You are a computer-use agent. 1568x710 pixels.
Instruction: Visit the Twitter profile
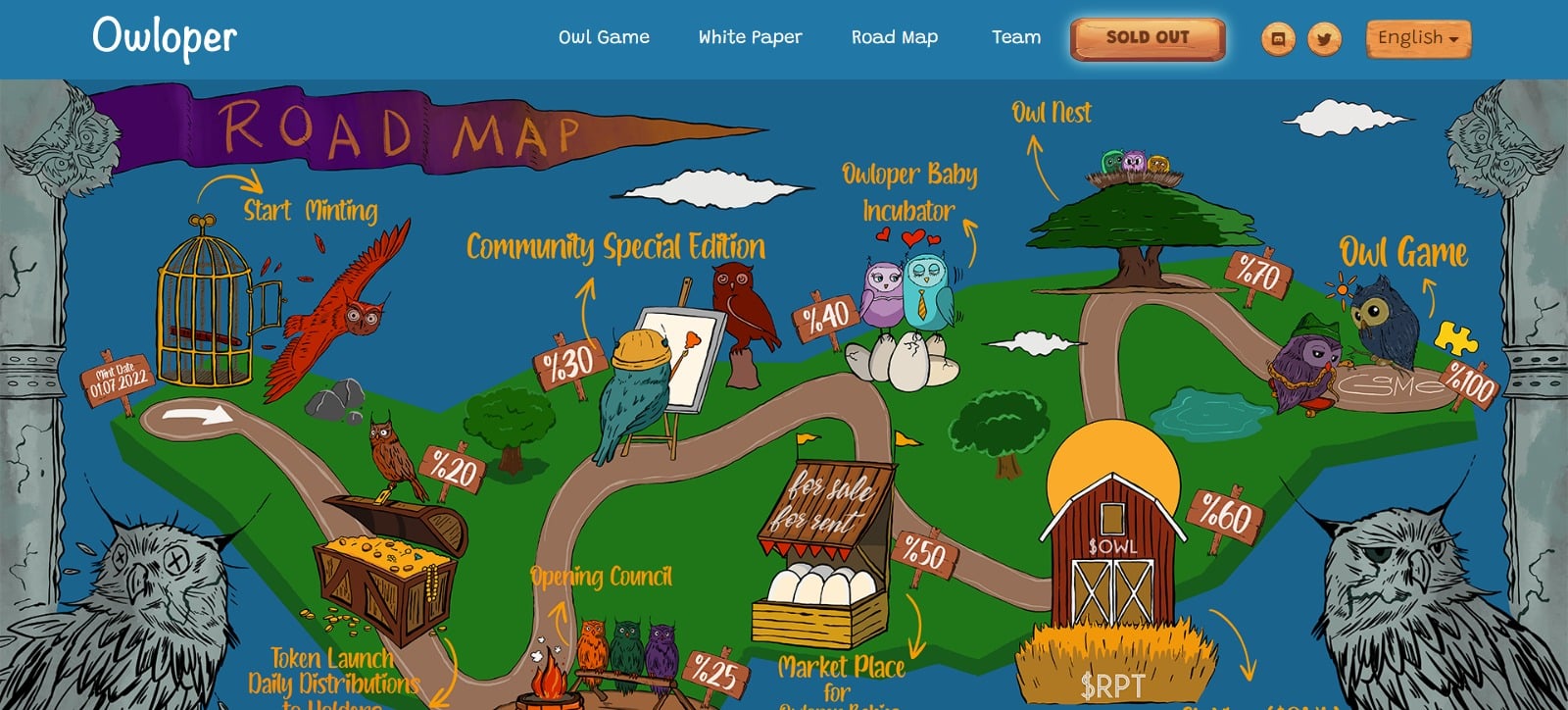click(x=1323, y=40)
